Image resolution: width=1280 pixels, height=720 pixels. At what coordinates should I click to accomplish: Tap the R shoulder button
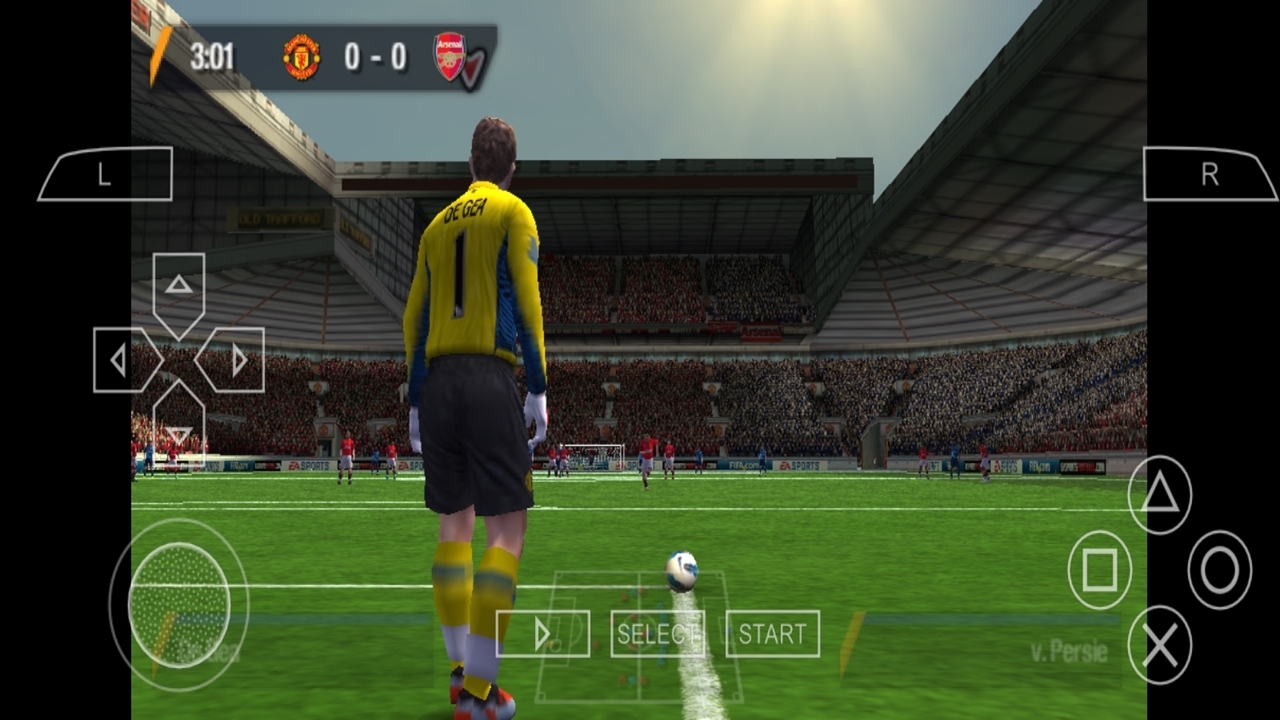point(1209,175)
